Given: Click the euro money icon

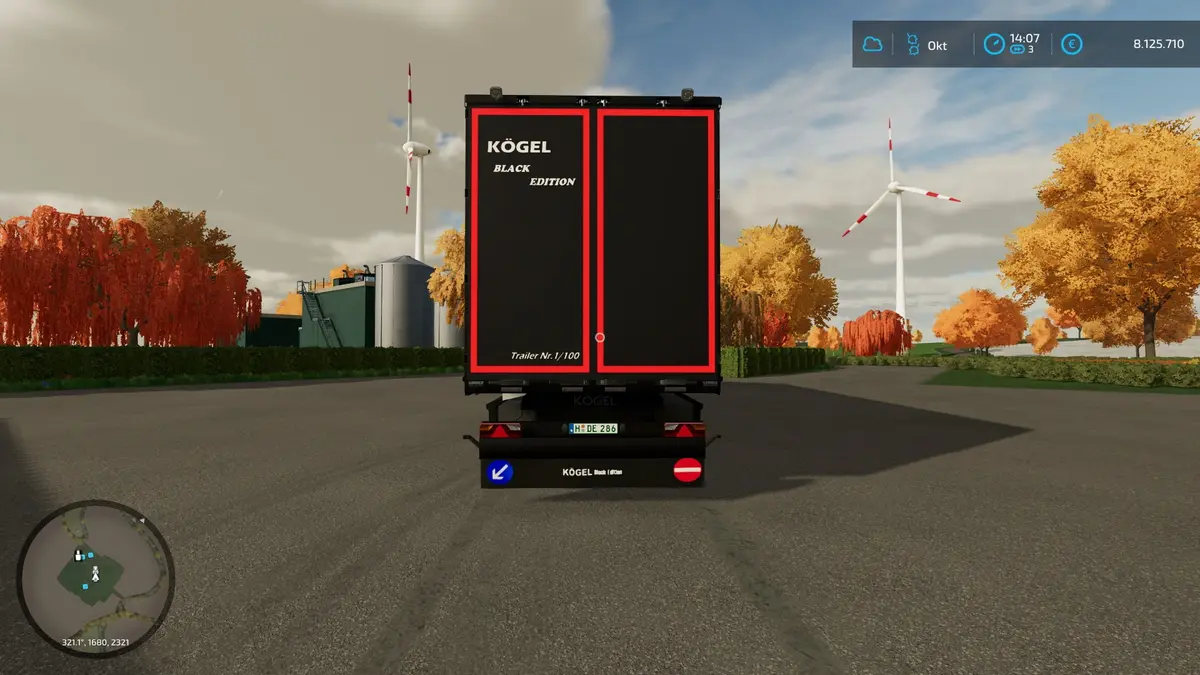Looking at the screenshot, I should (x=1071, y=45).
